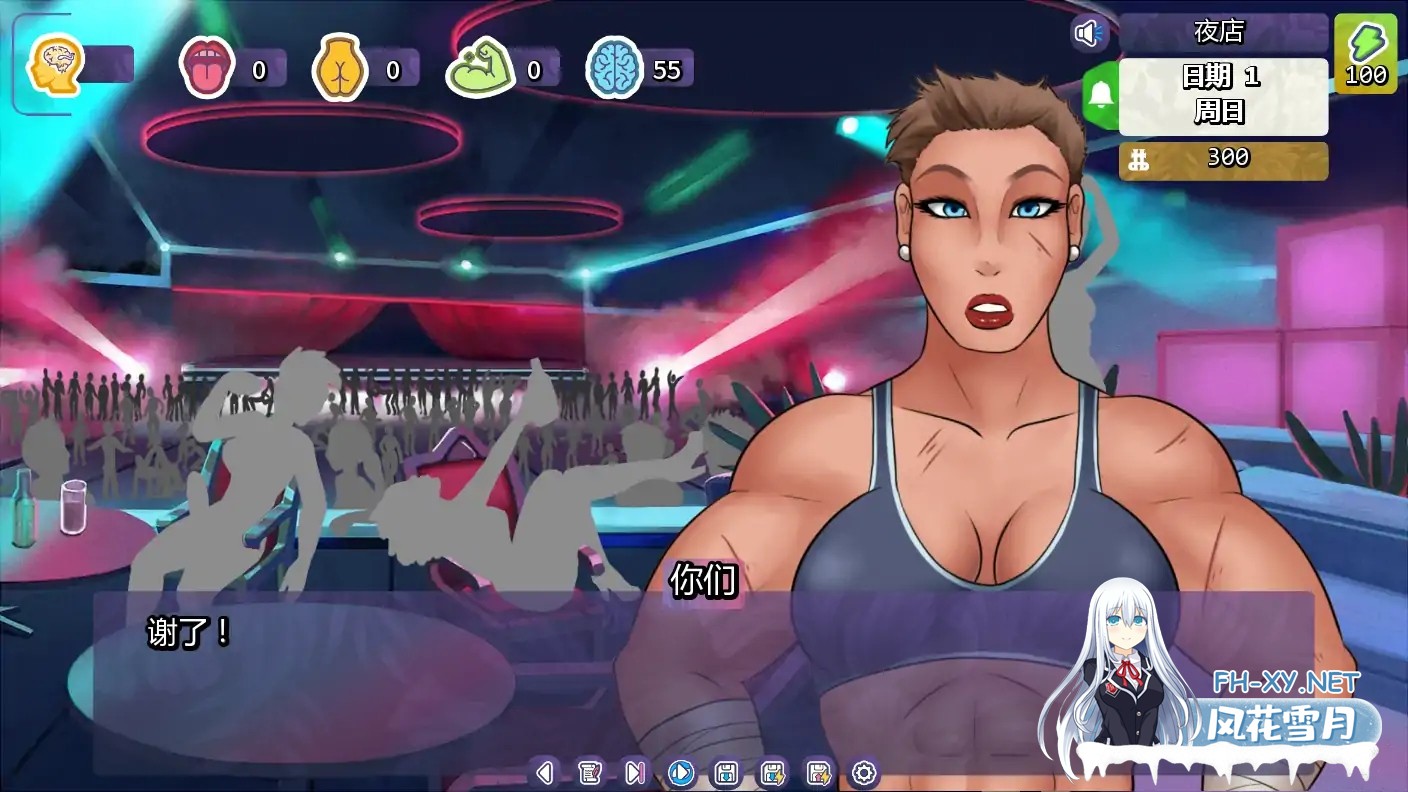Go back using the left arrow button
The width and height of the screenshot is (1408, 792).
tap(546, 772)
